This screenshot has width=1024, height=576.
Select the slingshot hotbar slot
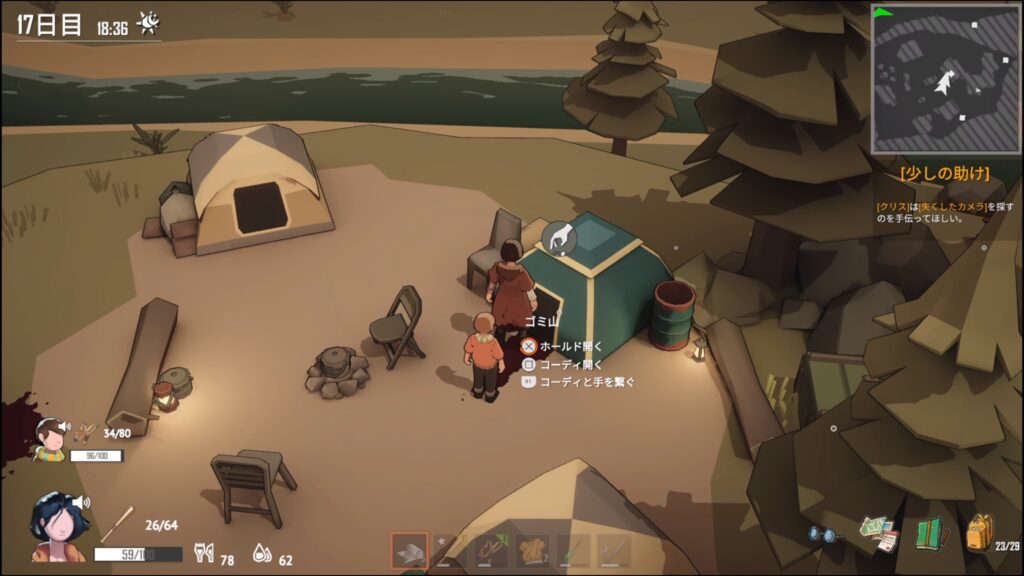point(488,550)
